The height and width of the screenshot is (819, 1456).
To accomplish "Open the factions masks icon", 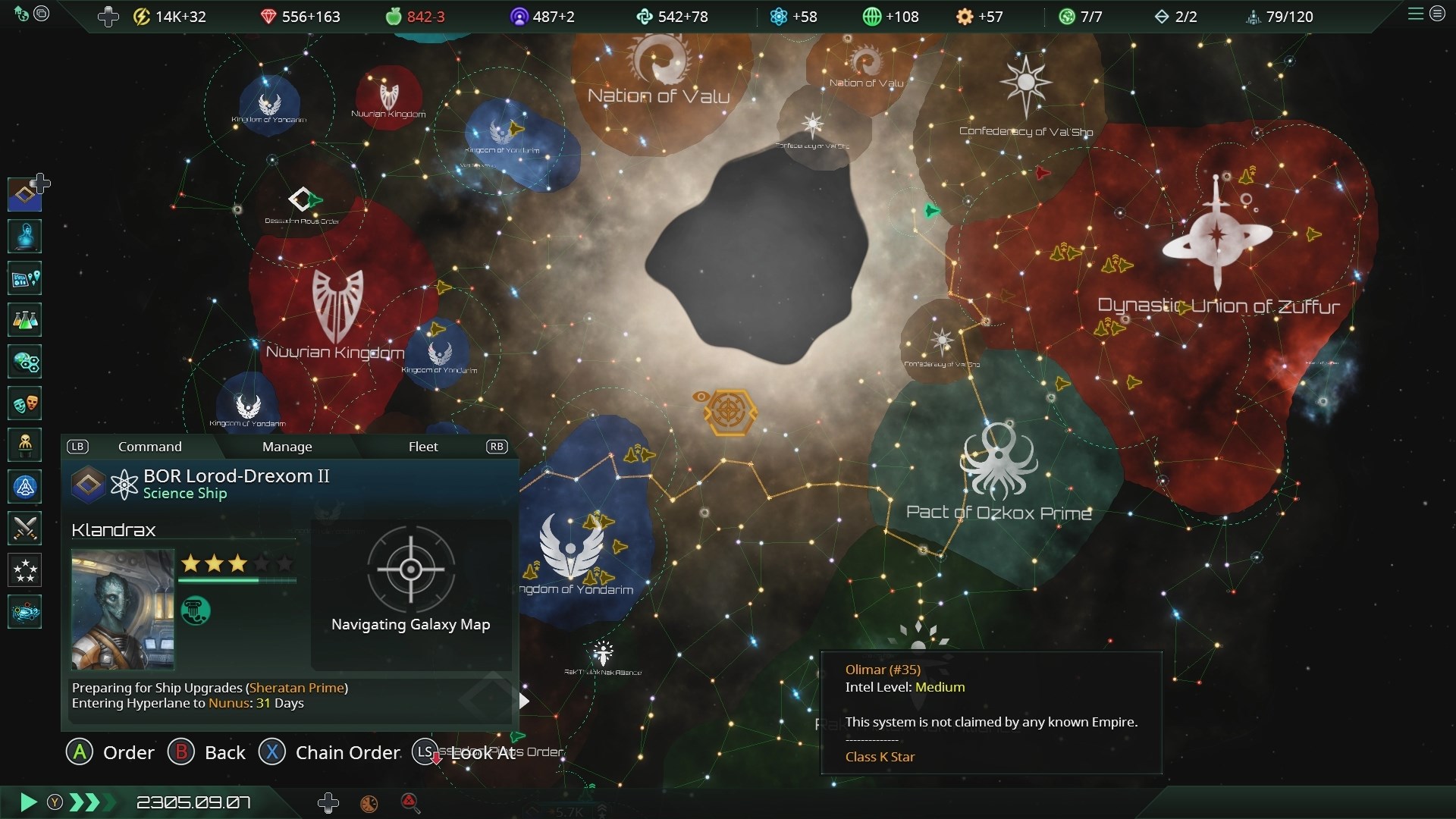I will pyautogui.click(x=25, y=403).
